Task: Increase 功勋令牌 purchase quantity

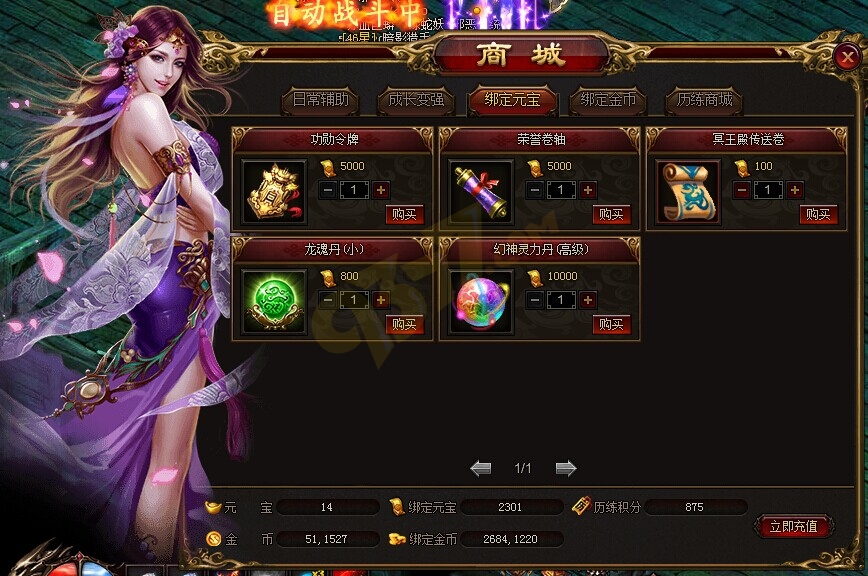Action: pyautogui.click(x=381, y=190)
